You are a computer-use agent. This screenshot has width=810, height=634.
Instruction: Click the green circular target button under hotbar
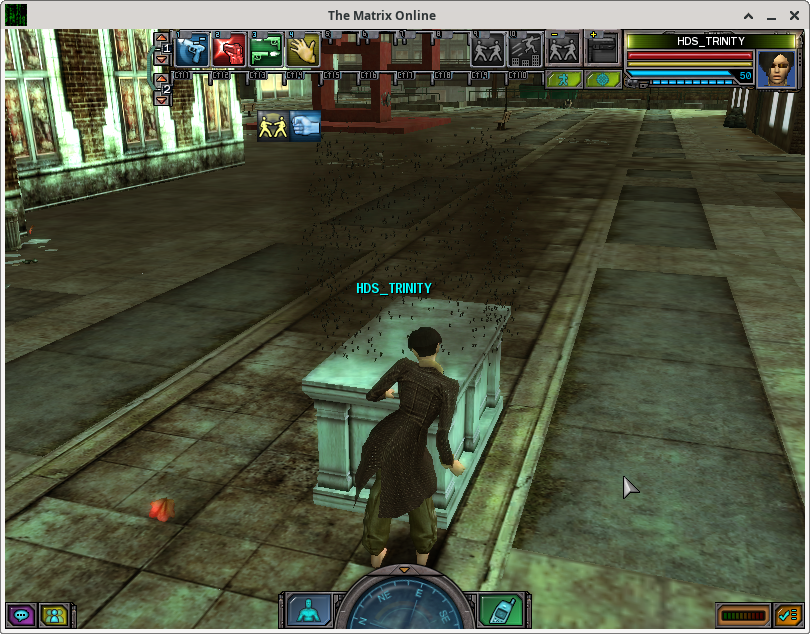[x=602, y=78]
